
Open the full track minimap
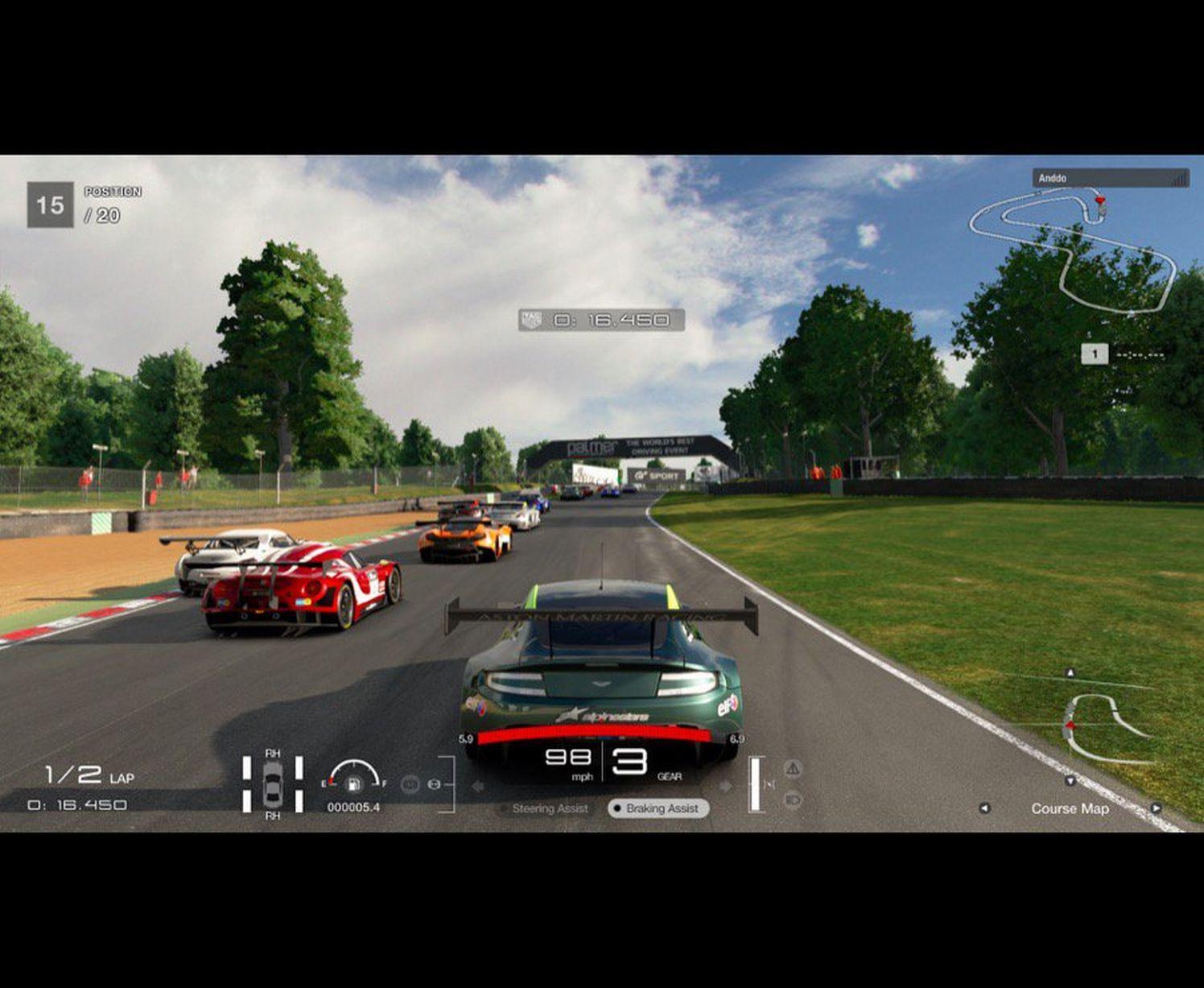click(x=1074, y=250)
